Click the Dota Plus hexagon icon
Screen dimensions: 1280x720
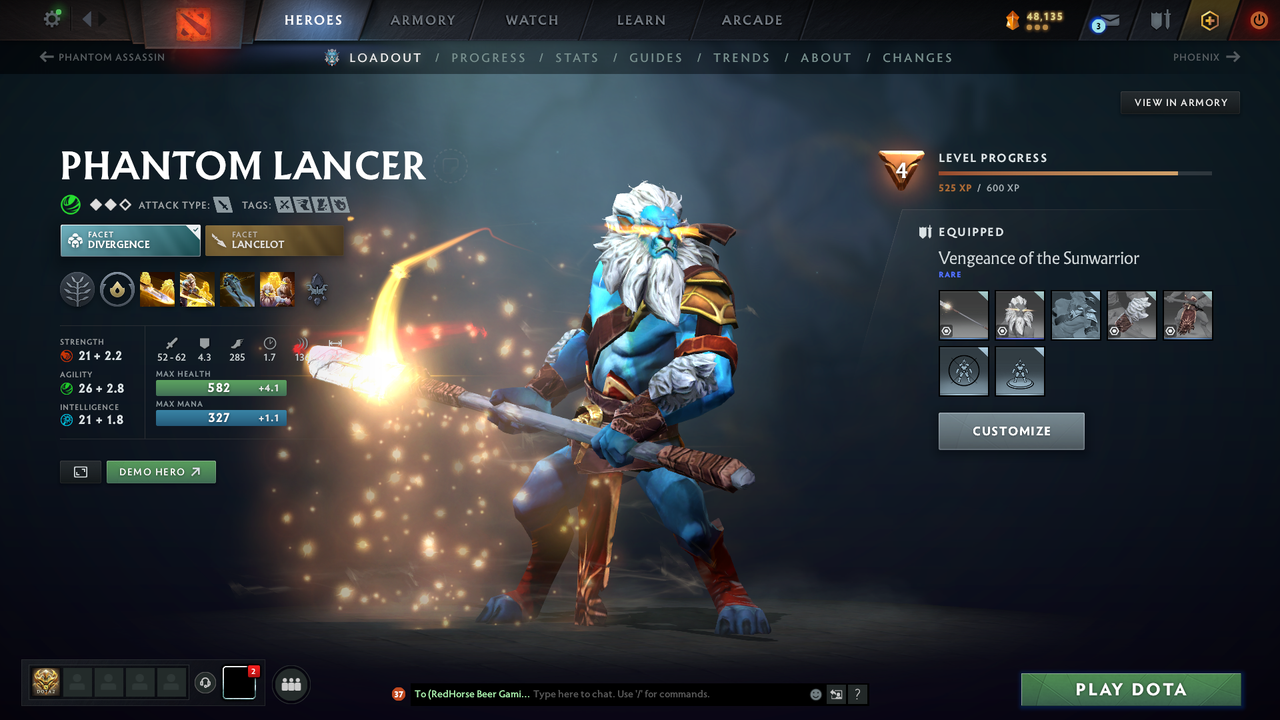(1209, 19)
